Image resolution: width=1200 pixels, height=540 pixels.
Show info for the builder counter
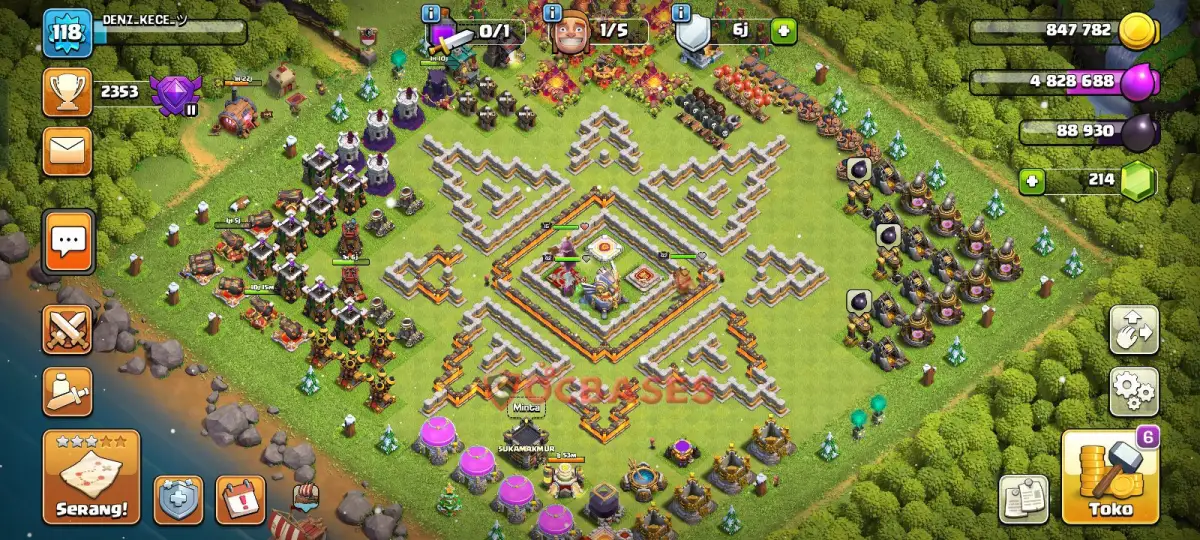(x=552, y=13)
